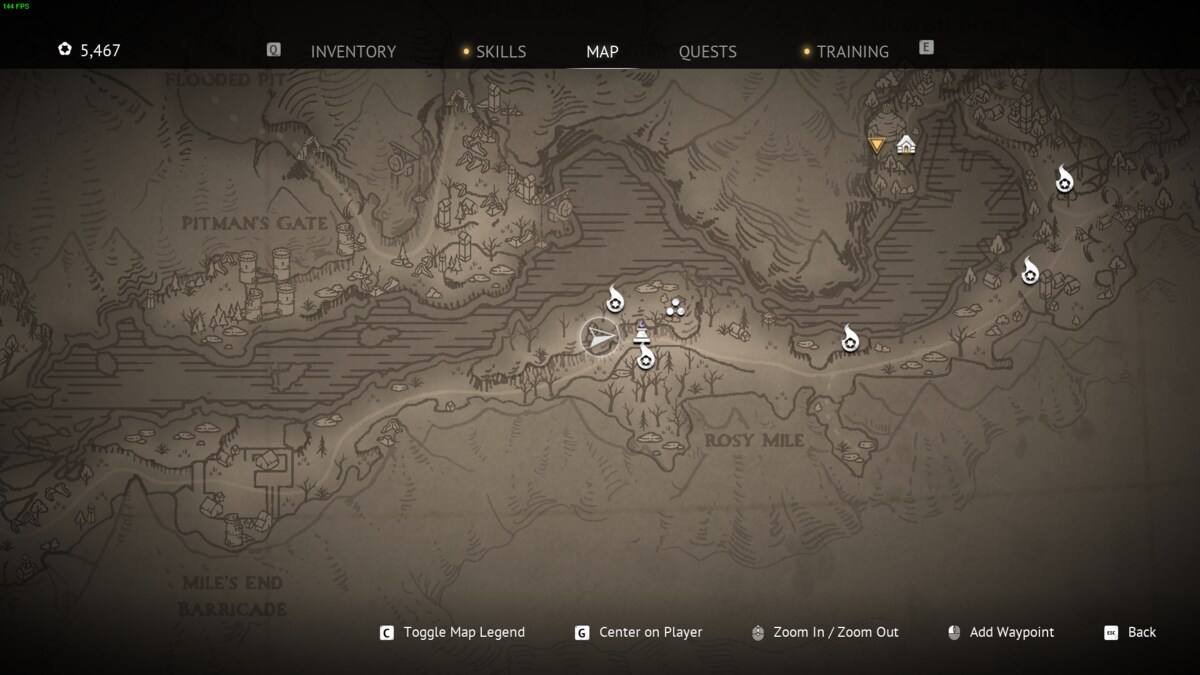Click the player arrow marker
The image size is (1200, 675).
pos(599,338)
